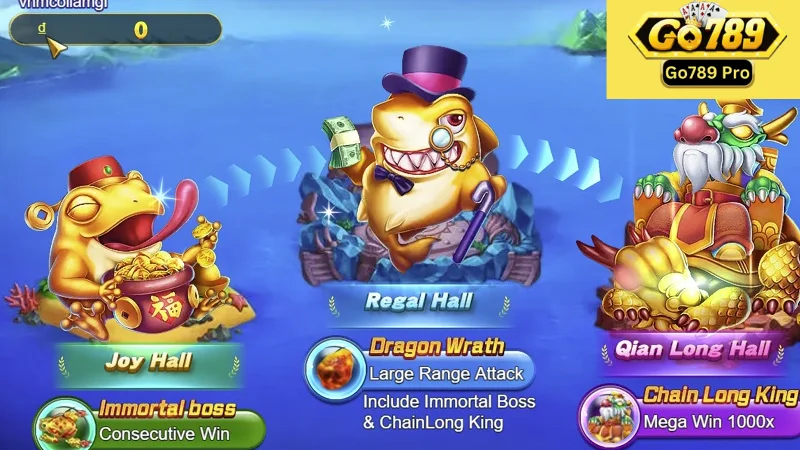Screen dimensions: 800x450
Task: Click the Go789 Pro logo overlay
Action: click(x=702, y=48)
